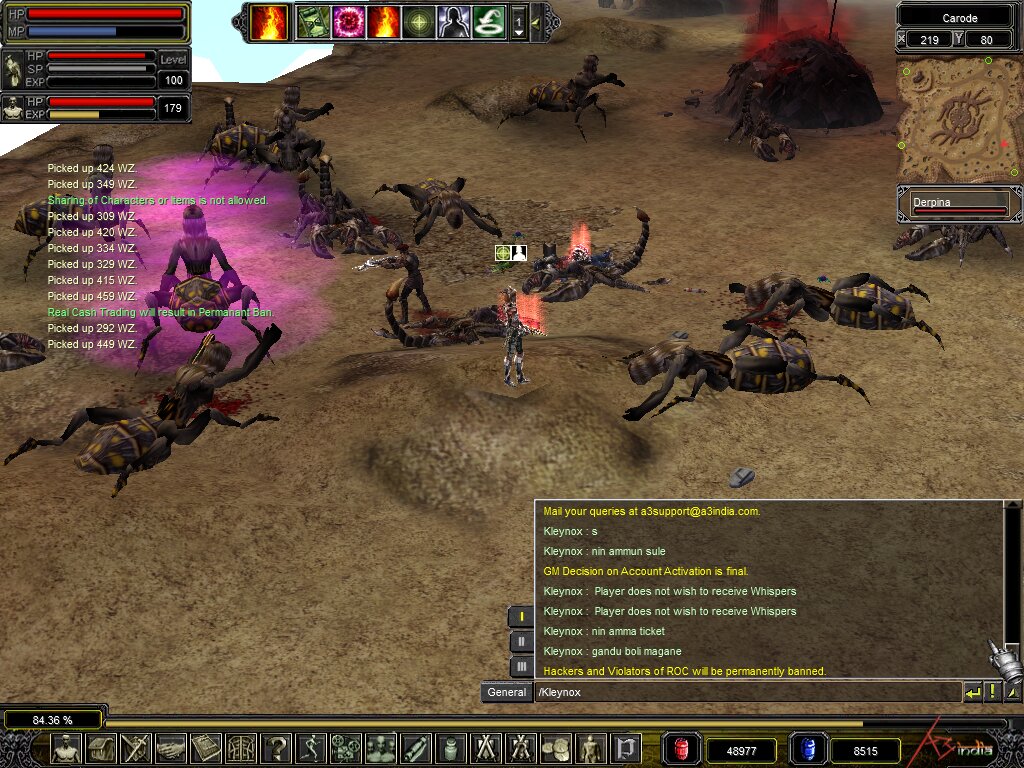Switch to chat tab III
Screen dimensions: 1024x768
(521, 666)
